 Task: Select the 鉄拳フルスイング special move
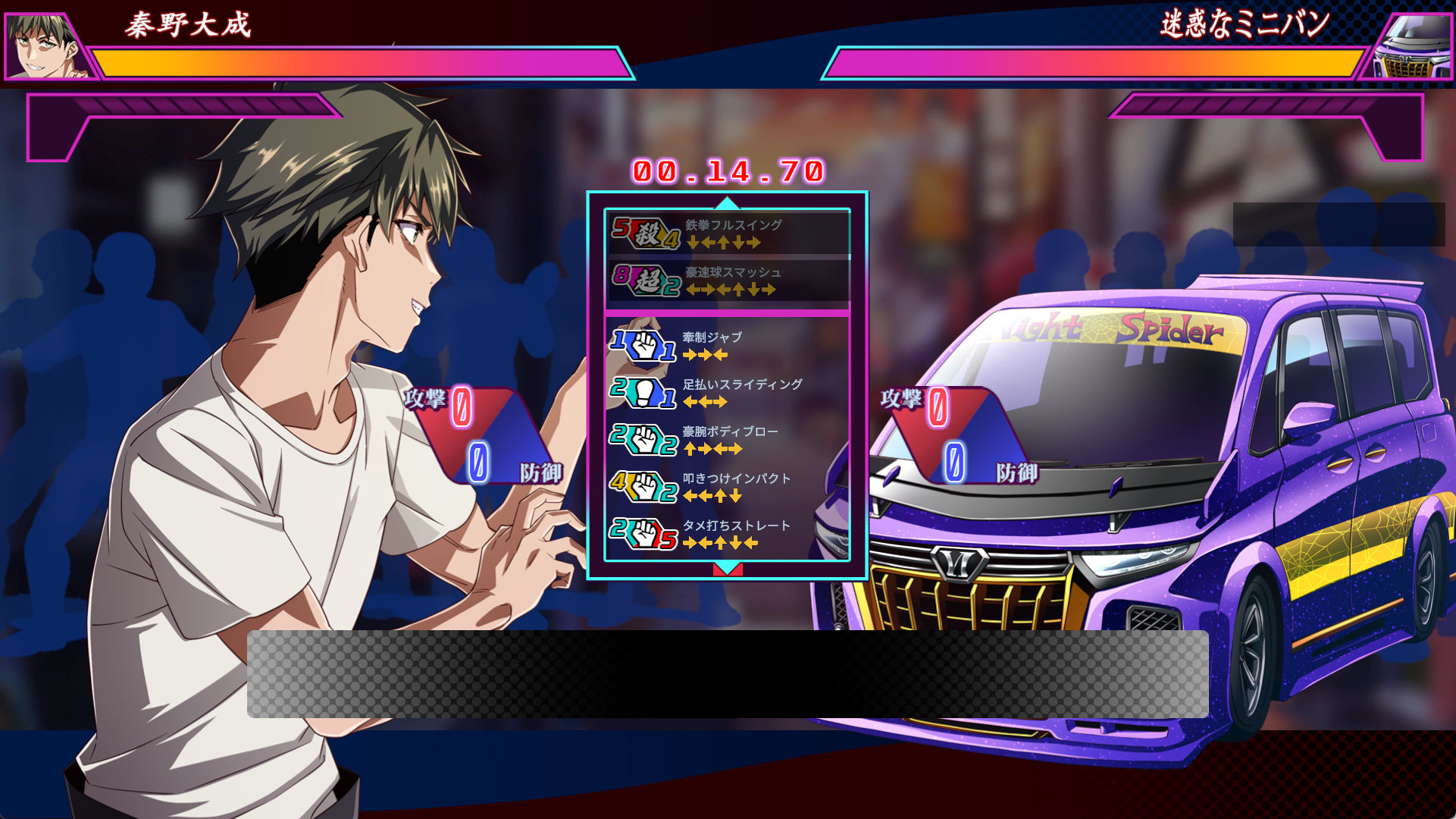coord(728,233)
